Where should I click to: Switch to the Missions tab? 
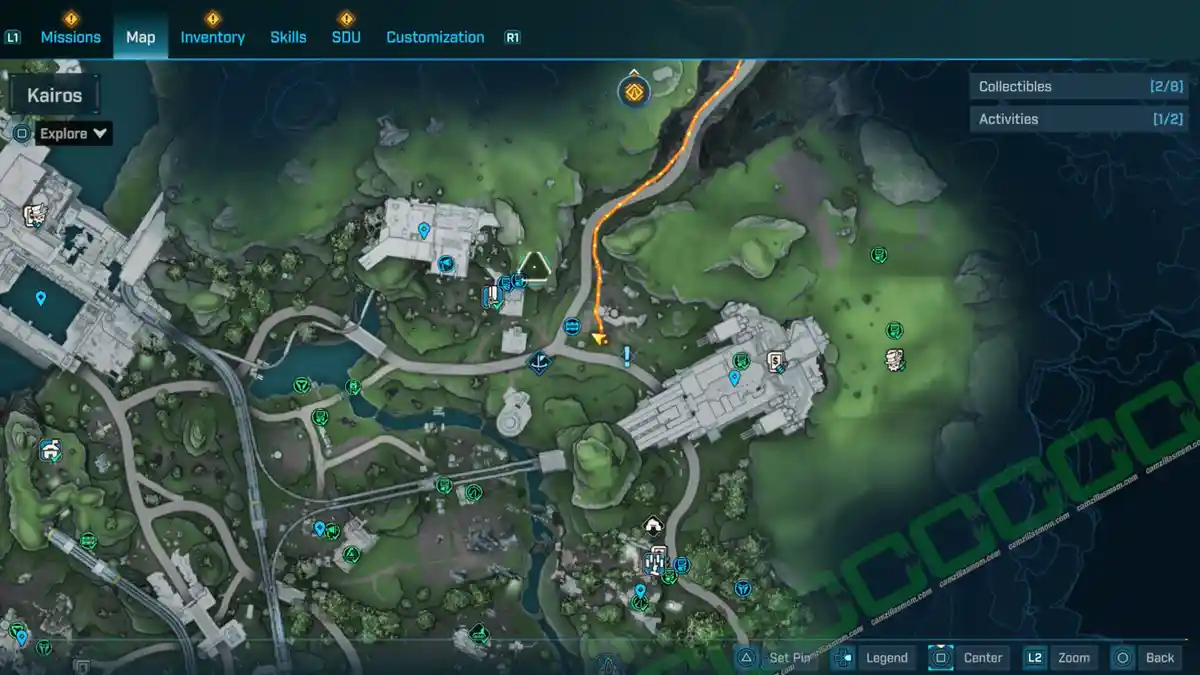coord(70,37)
